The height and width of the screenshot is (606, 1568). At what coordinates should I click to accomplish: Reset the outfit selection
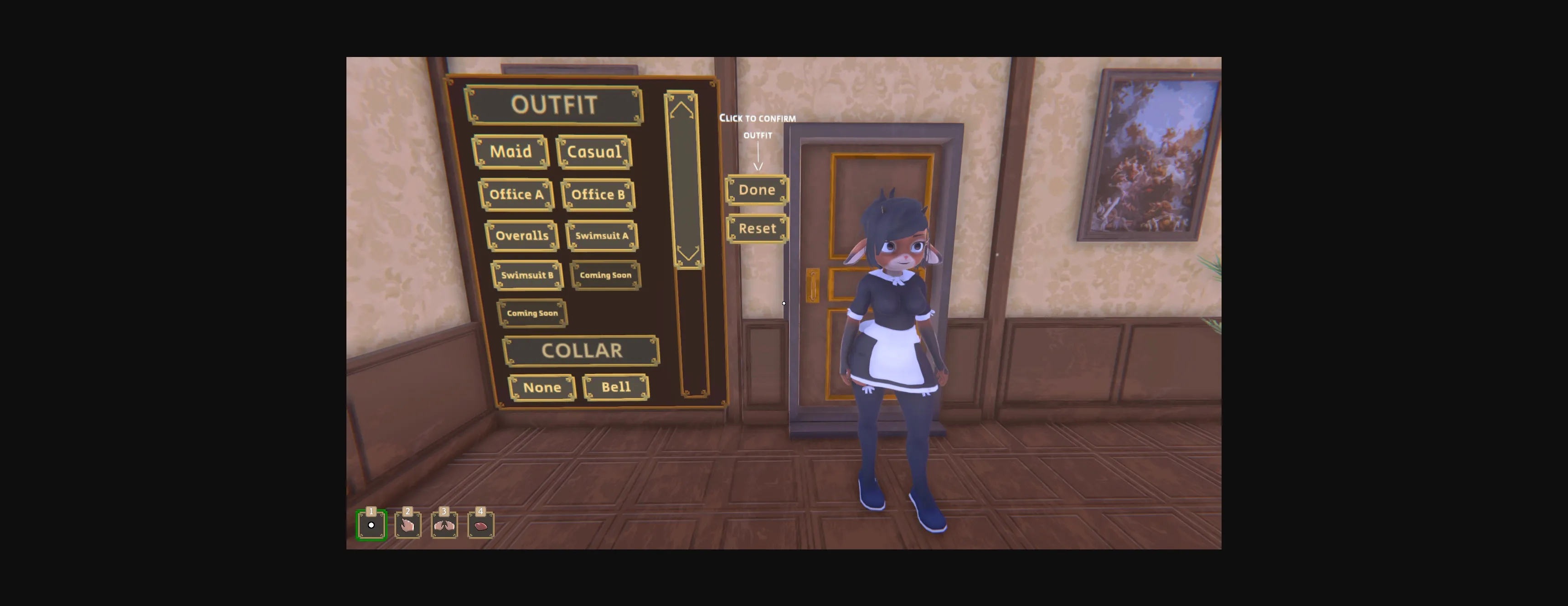[757, 228]
